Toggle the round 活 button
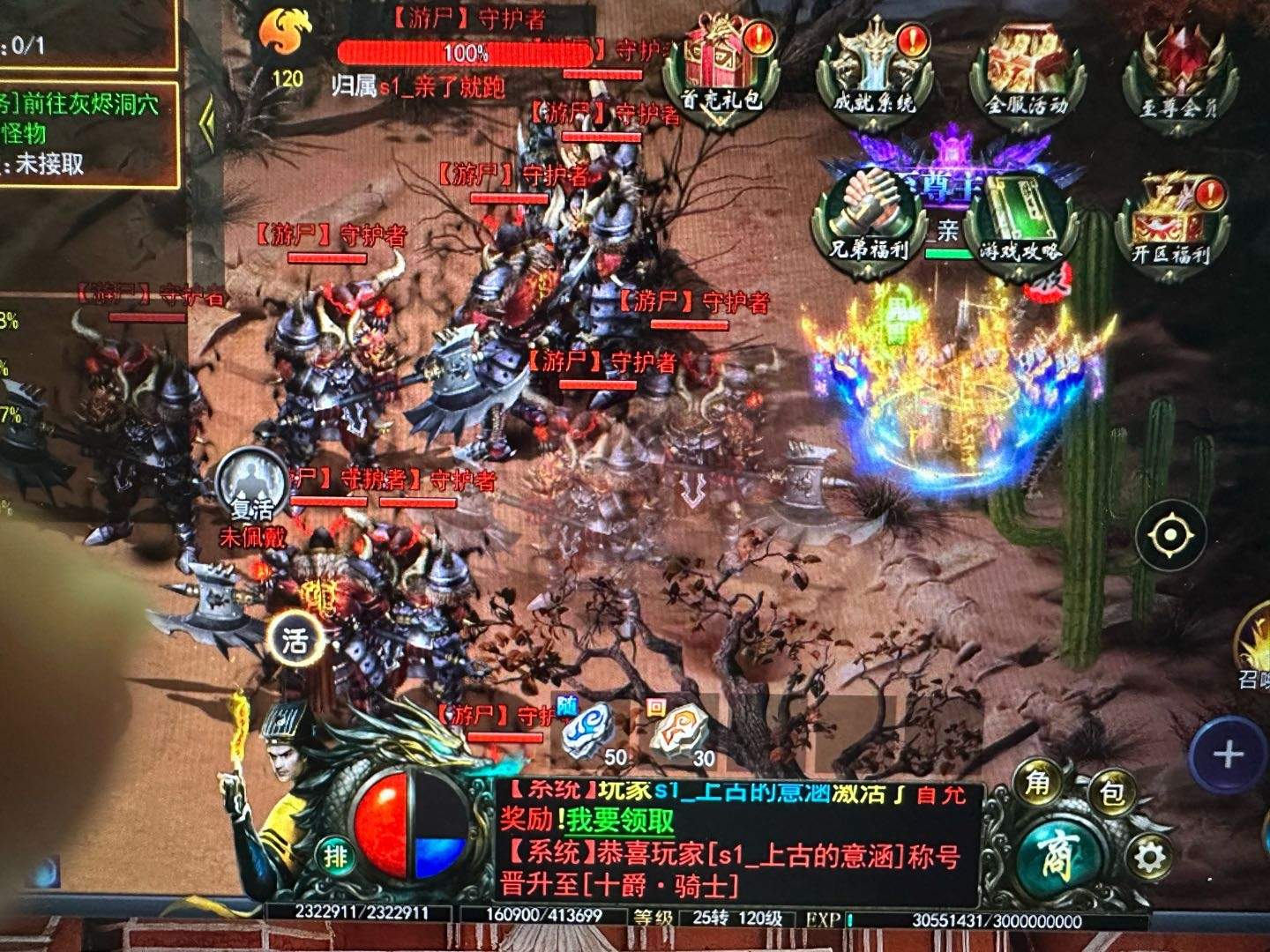The image size is (1270, 952). pyautogui.click(x=295, y=641)
